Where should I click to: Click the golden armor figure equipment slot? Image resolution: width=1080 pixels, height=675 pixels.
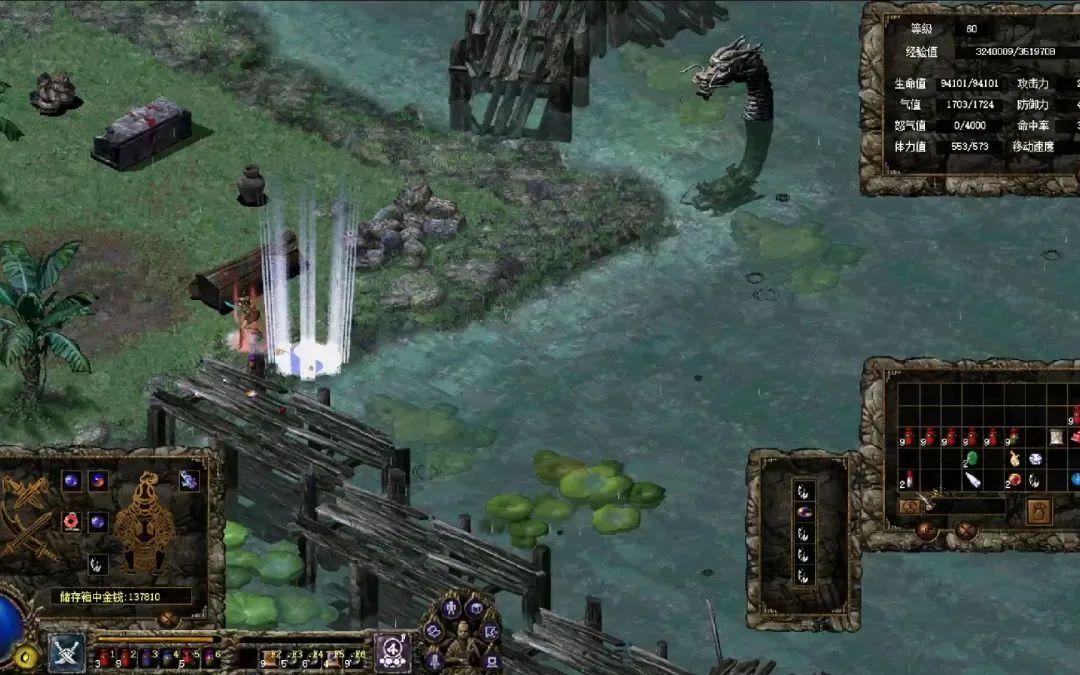click(x=144, y=521)
